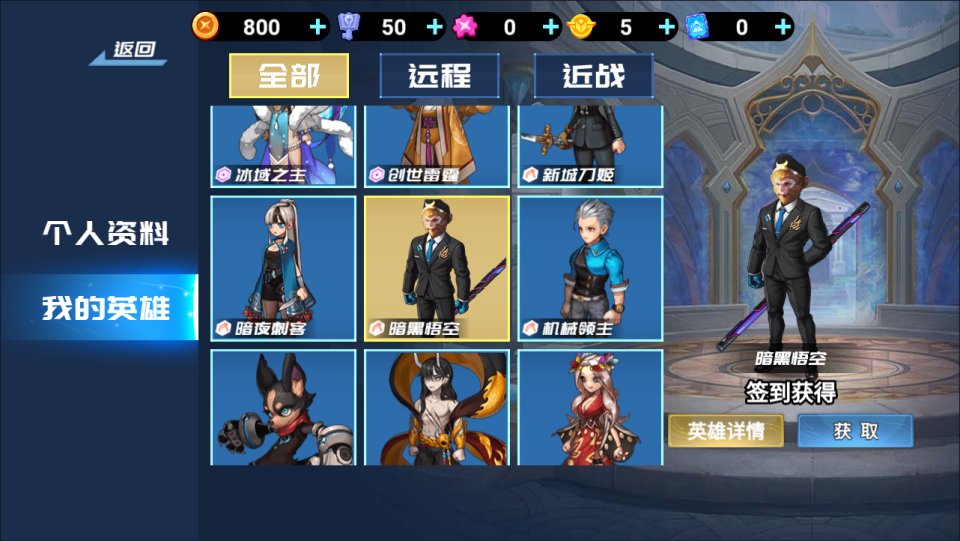Open the 个人资料 profile menu
Image resolution: width=960 pixels, height=541 pixels.
click(x=105, y=233)
